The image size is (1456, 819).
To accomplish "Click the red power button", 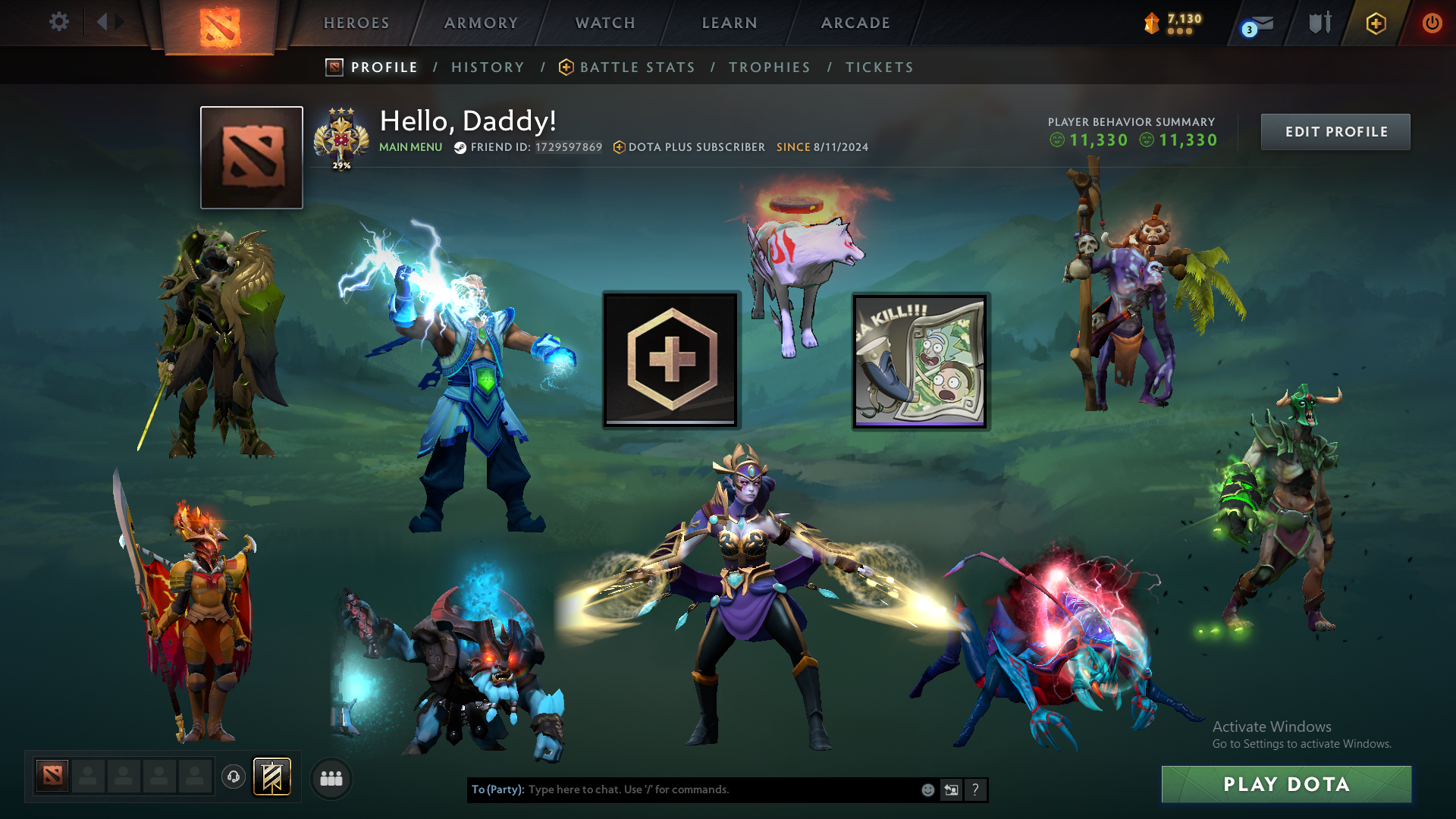I will point(1432,23).
